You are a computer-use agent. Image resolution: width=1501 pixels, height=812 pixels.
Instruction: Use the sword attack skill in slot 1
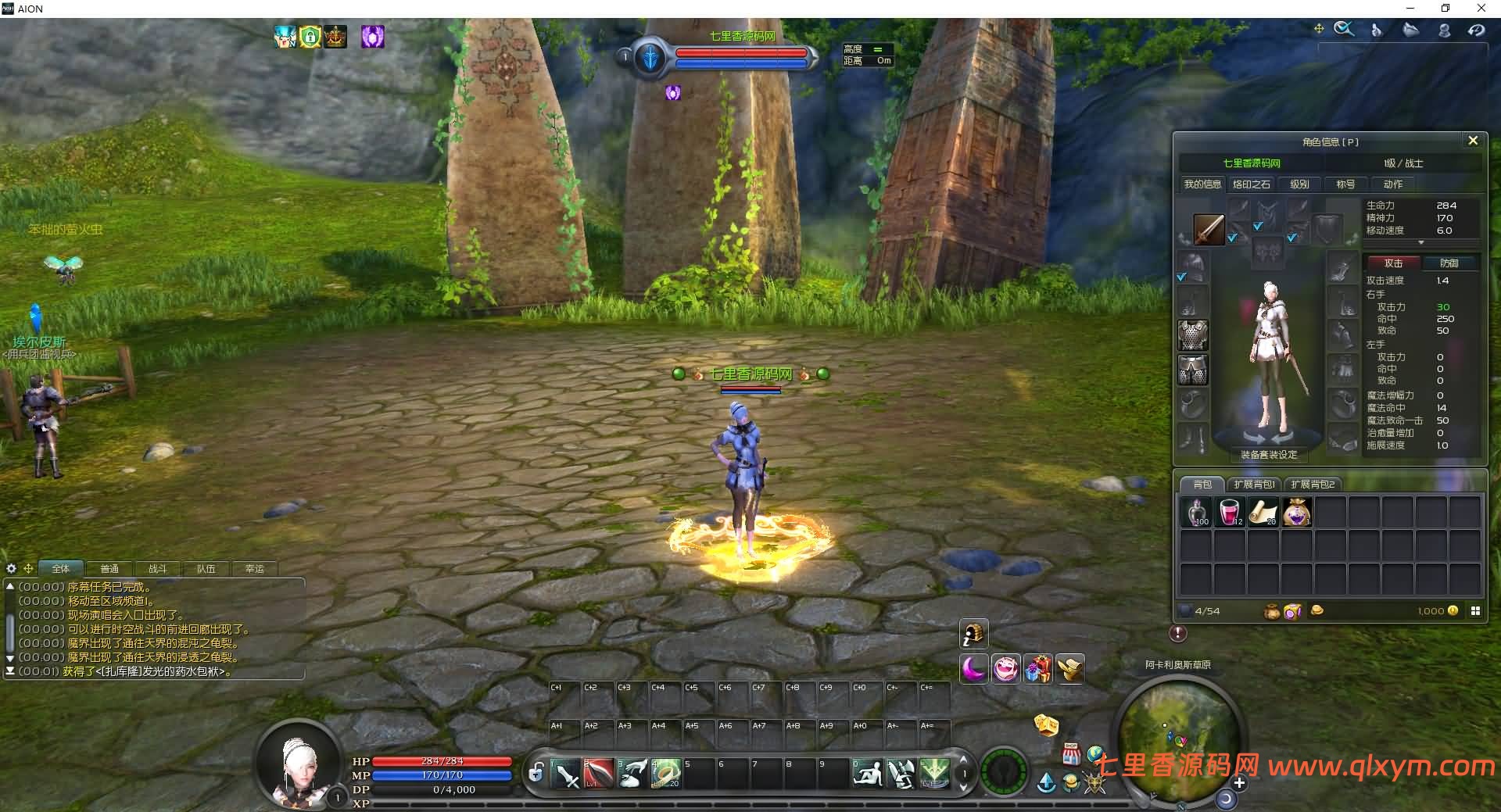click(566, 774)
